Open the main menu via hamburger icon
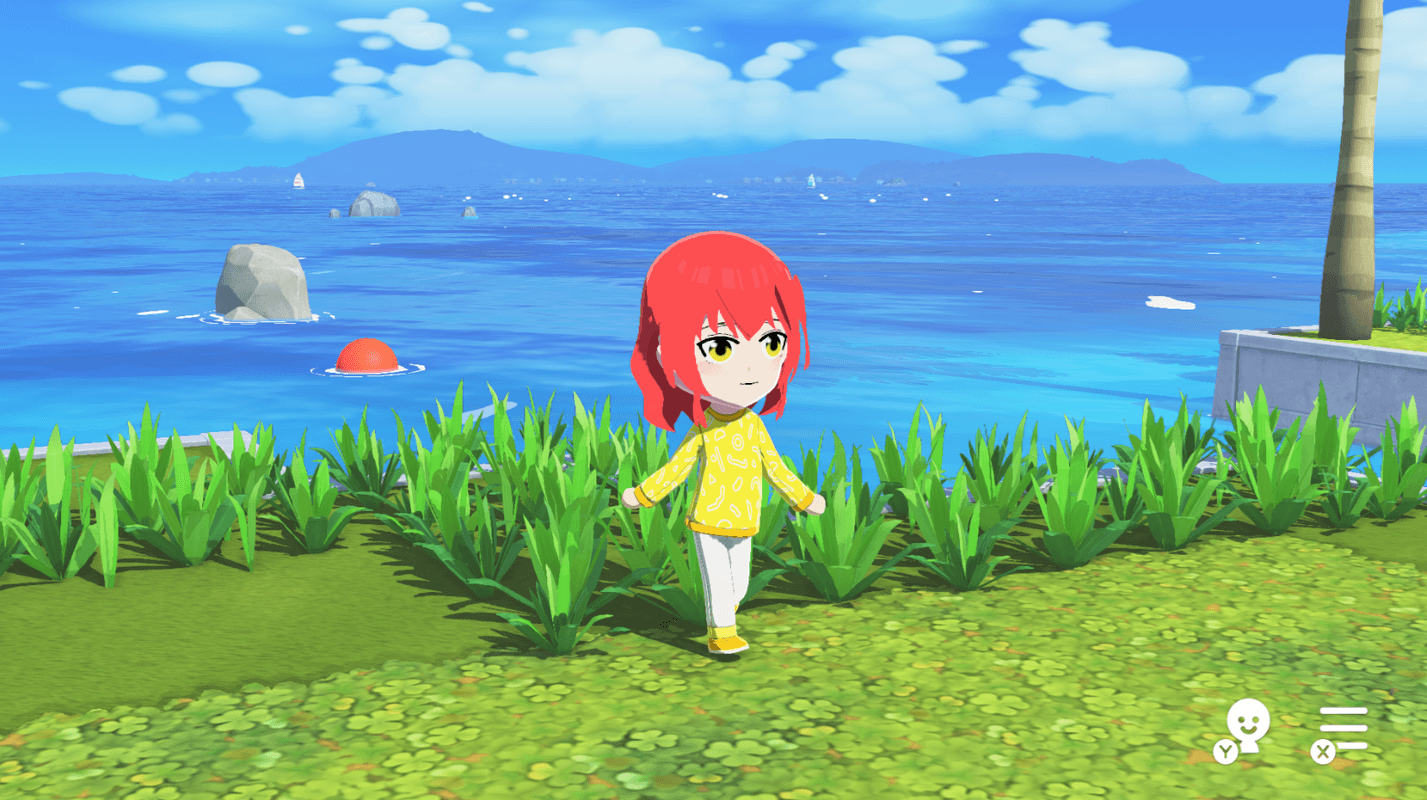This screenshot has width=1427, height=800. [x=1345, y=730]
